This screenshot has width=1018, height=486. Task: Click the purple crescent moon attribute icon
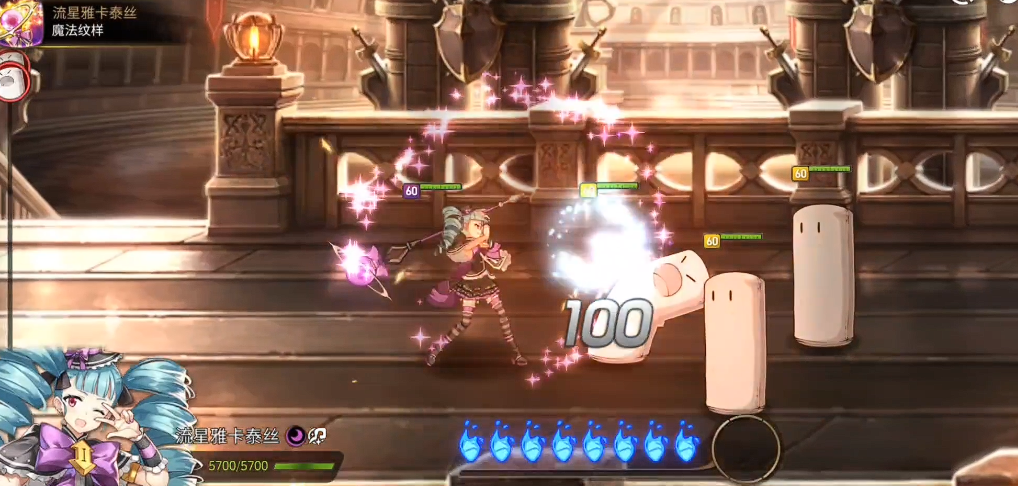pos(295,435)
